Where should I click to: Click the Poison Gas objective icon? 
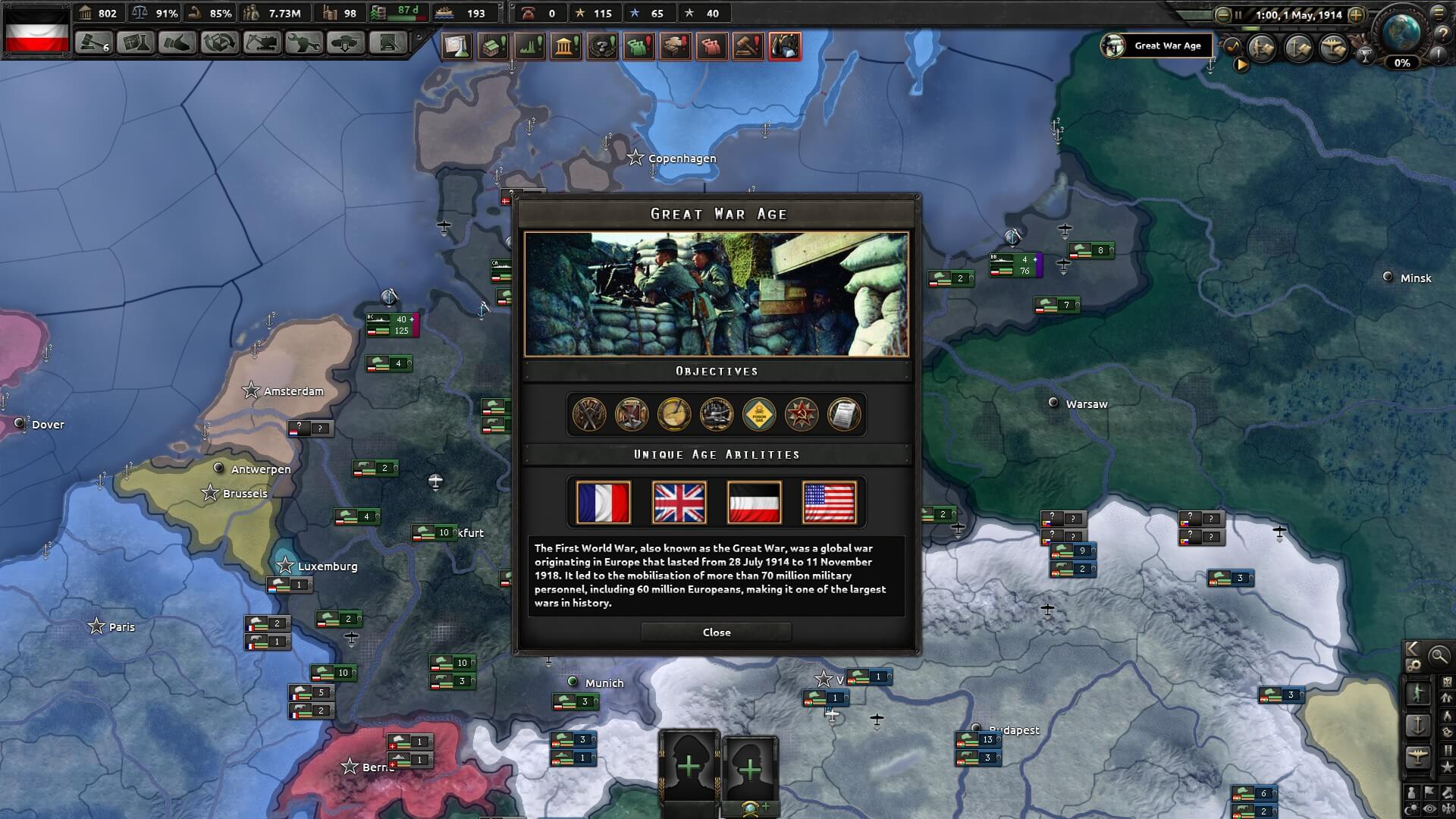[759, 415]
